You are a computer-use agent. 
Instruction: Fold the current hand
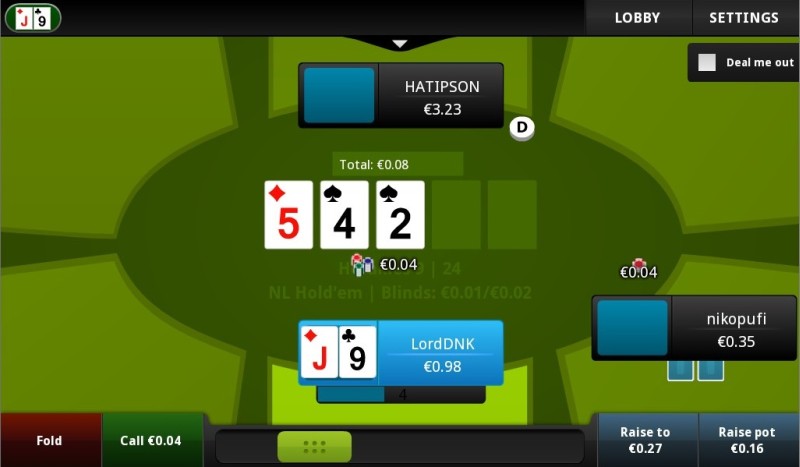click(50, 440)
